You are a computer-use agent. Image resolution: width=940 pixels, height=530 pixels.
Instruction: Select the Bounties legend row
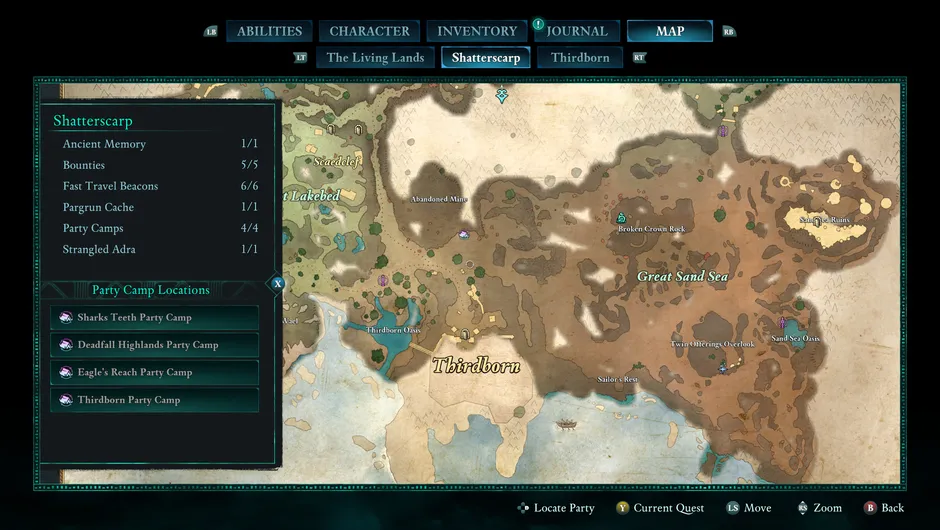click(160, 165)
